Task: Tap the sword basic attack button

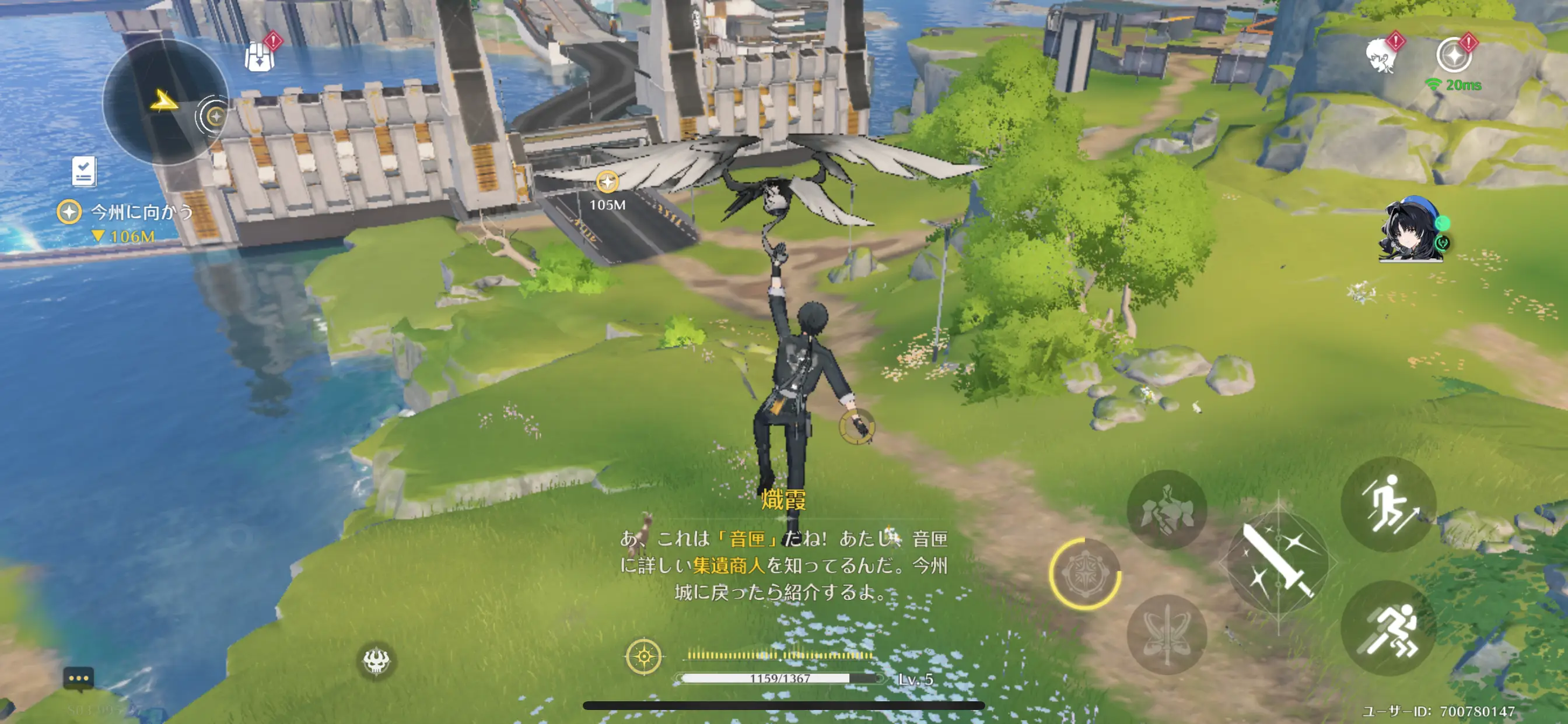Action: [1277, 563]
